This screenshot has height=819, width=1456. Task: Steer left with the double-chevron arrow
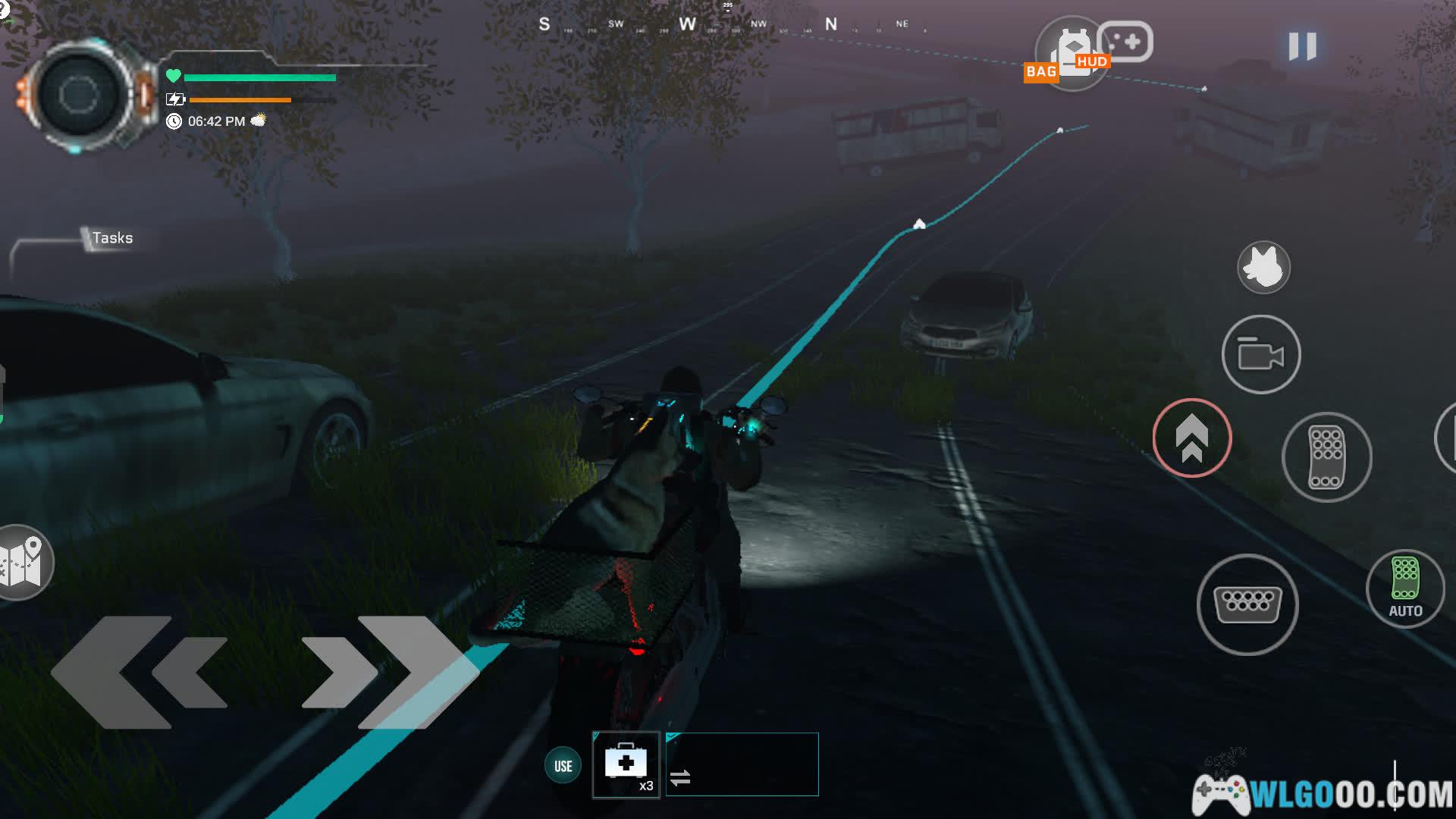point(140,672)
